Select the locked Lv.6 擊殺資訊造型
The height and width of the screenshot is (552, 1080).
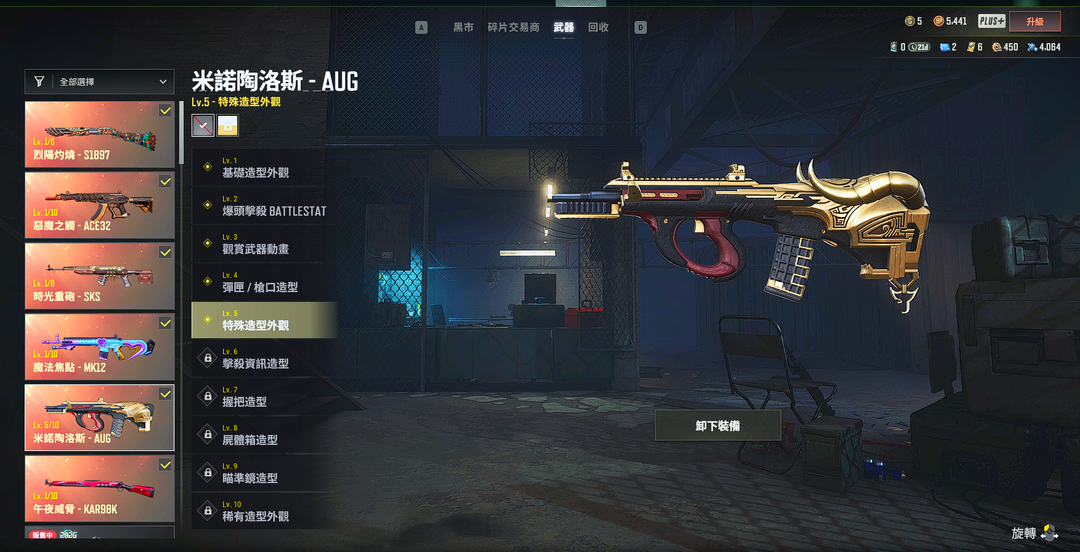[x=264, y=359]
